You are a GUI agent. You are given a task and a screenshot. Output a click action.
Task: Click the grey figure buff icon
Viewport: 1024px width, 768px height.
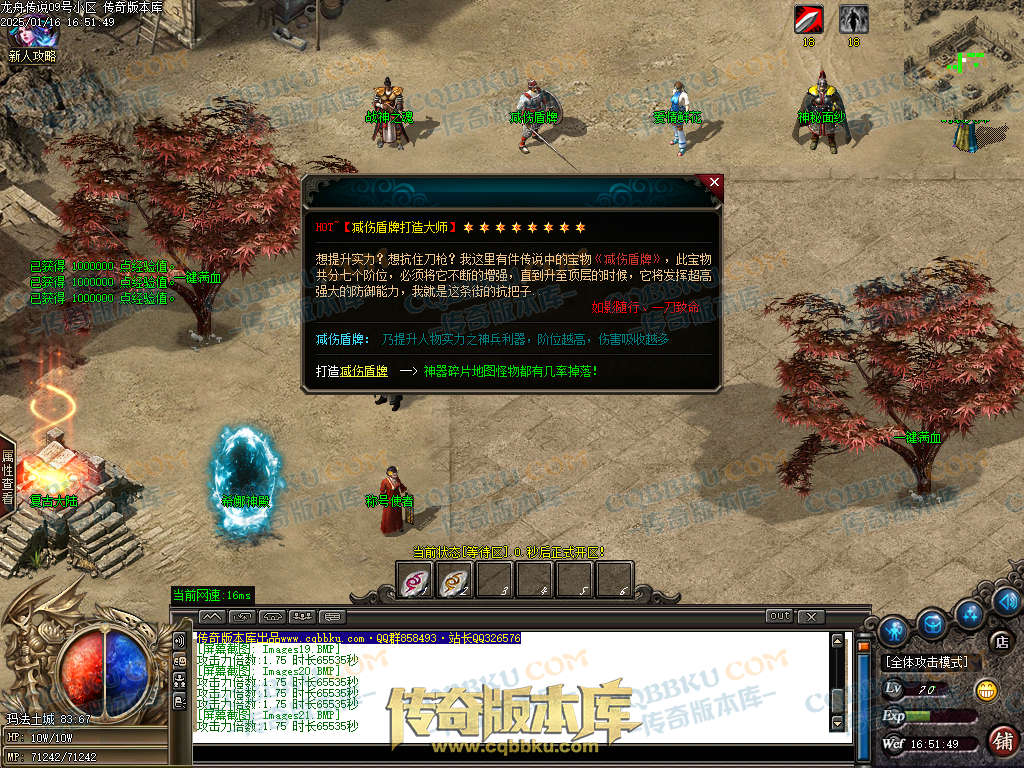(853, 19)
